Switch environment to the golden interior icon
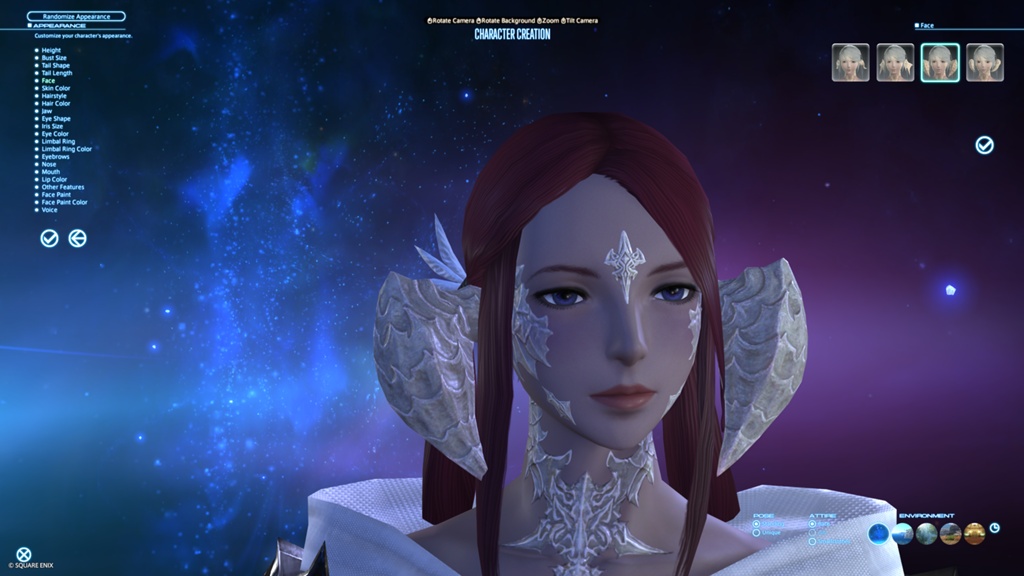This screenshot has height=576, width=1024. (975, 534)
